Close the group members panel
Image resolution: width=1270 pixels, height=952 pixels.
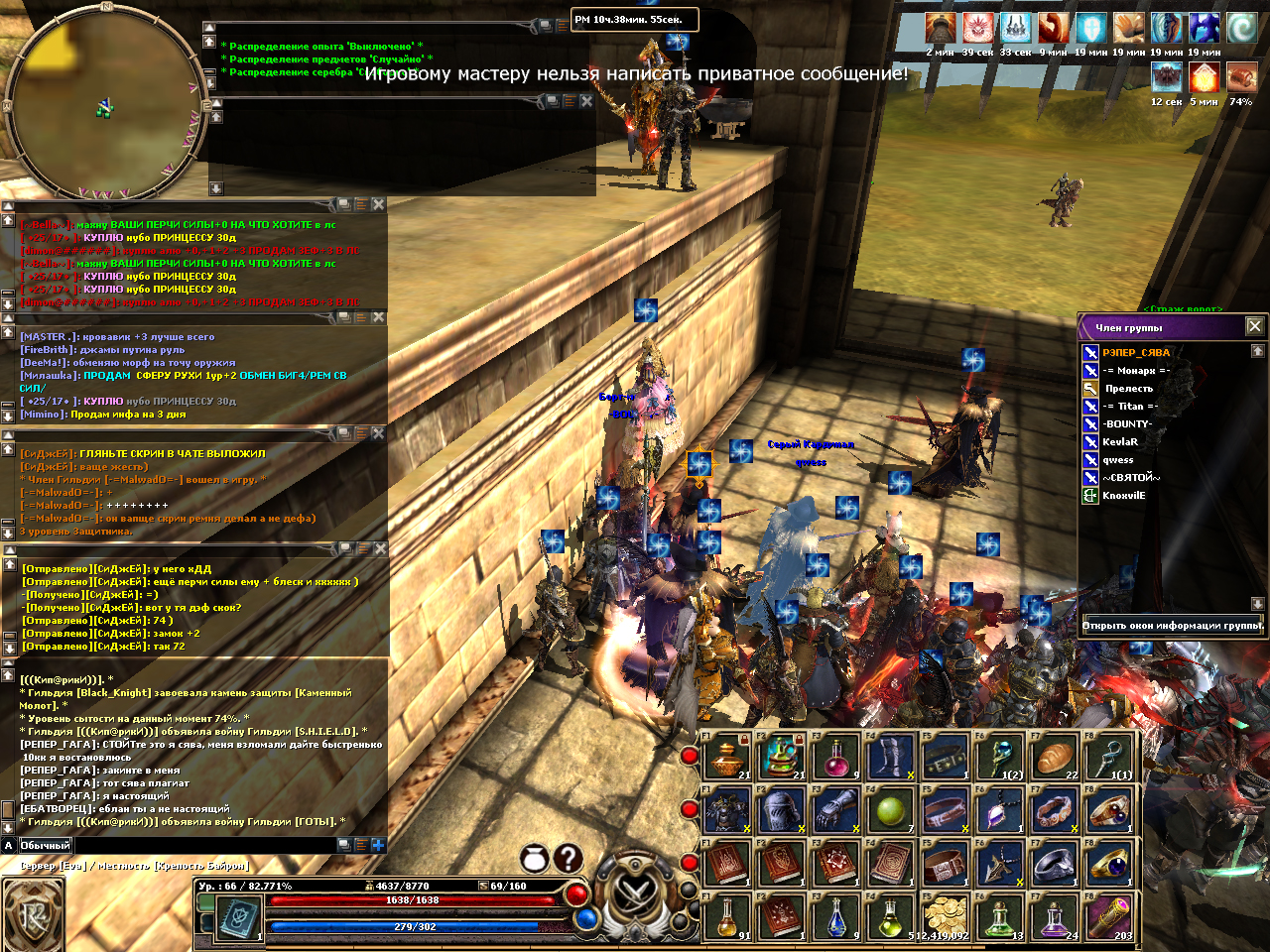point(1254,326)
